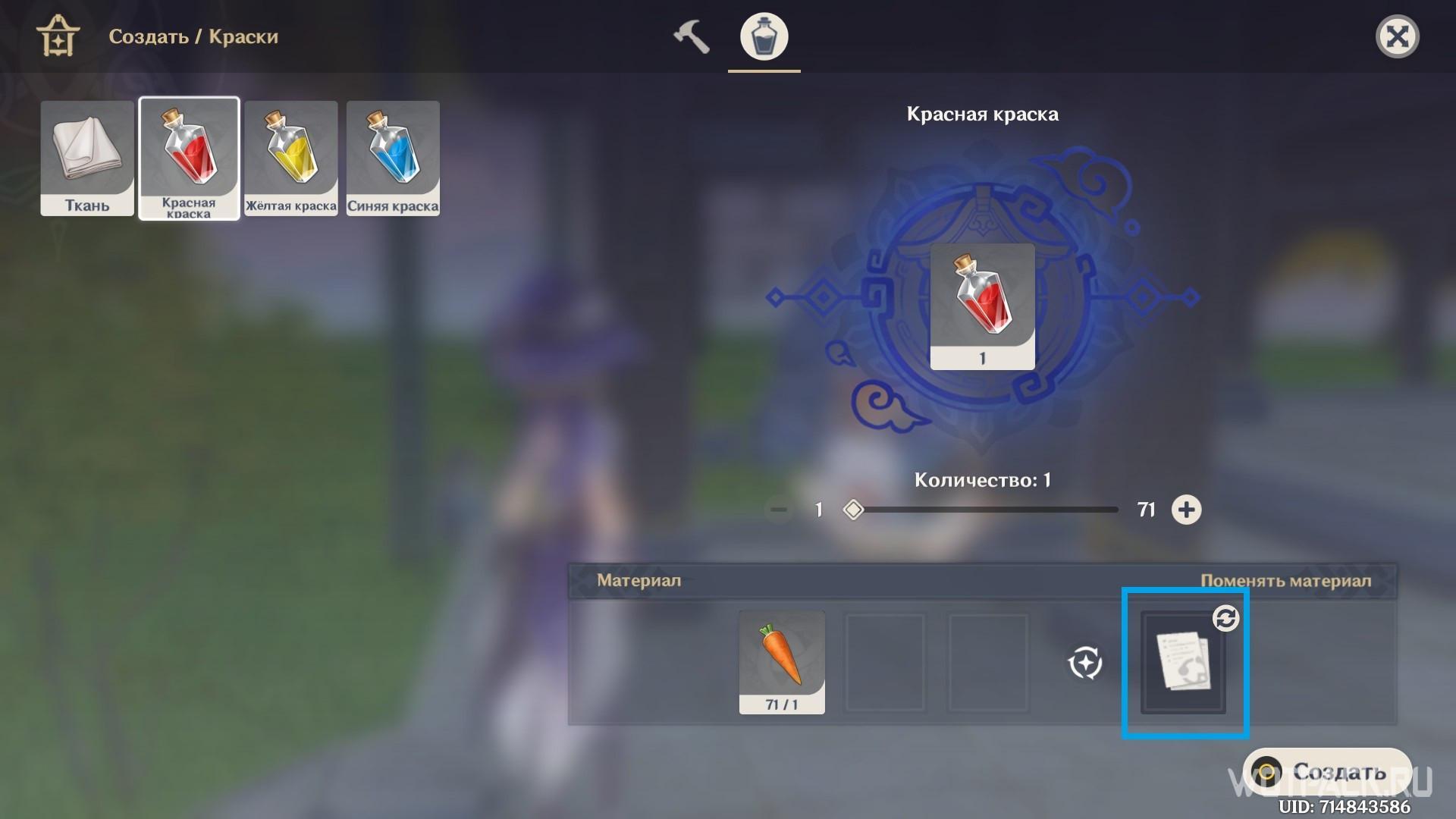Select the Красная краска recipe
1456x819 pixels.
[189, 158]
